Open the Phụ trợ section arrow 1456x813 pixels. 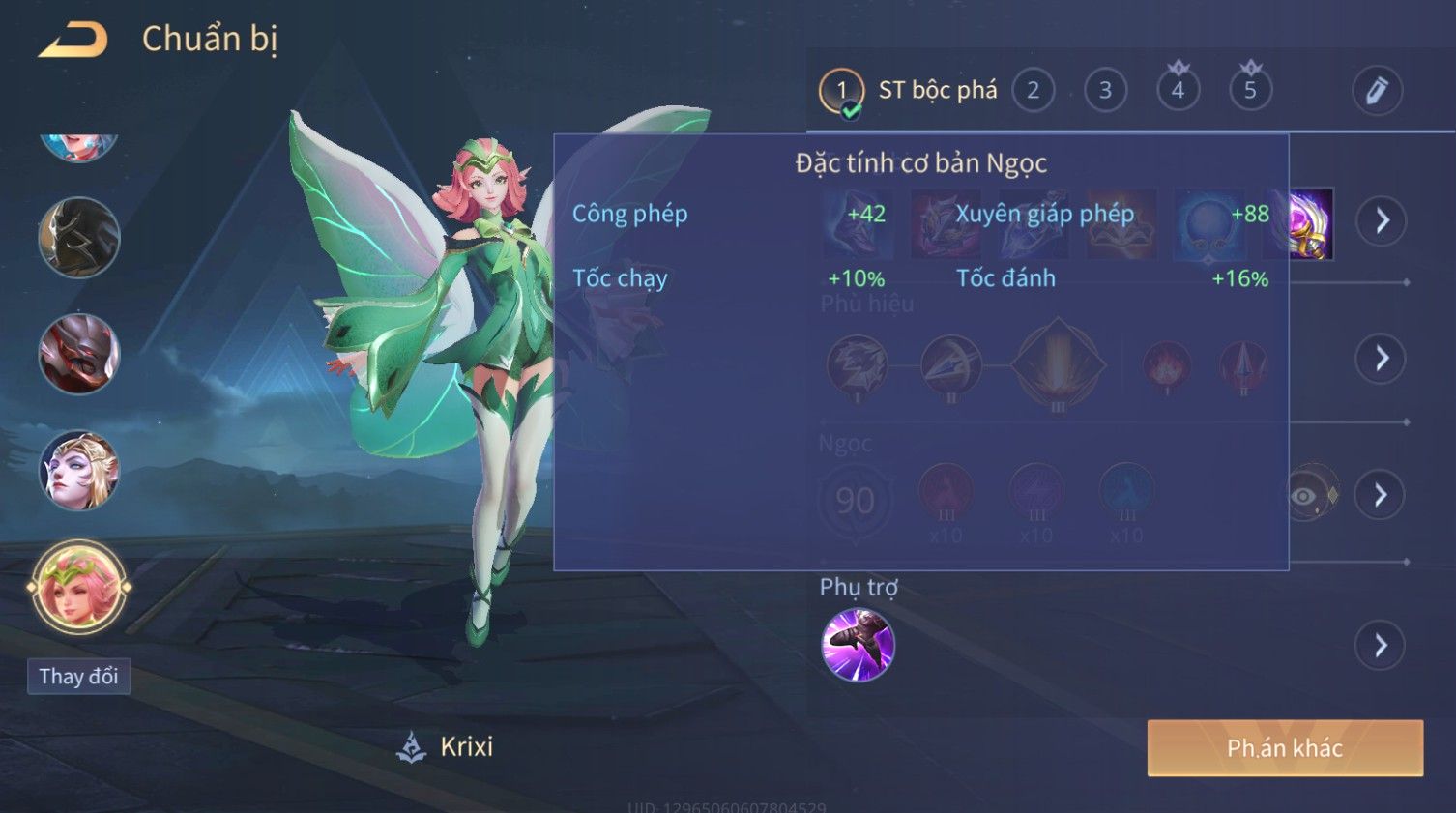pos(1382,646)
